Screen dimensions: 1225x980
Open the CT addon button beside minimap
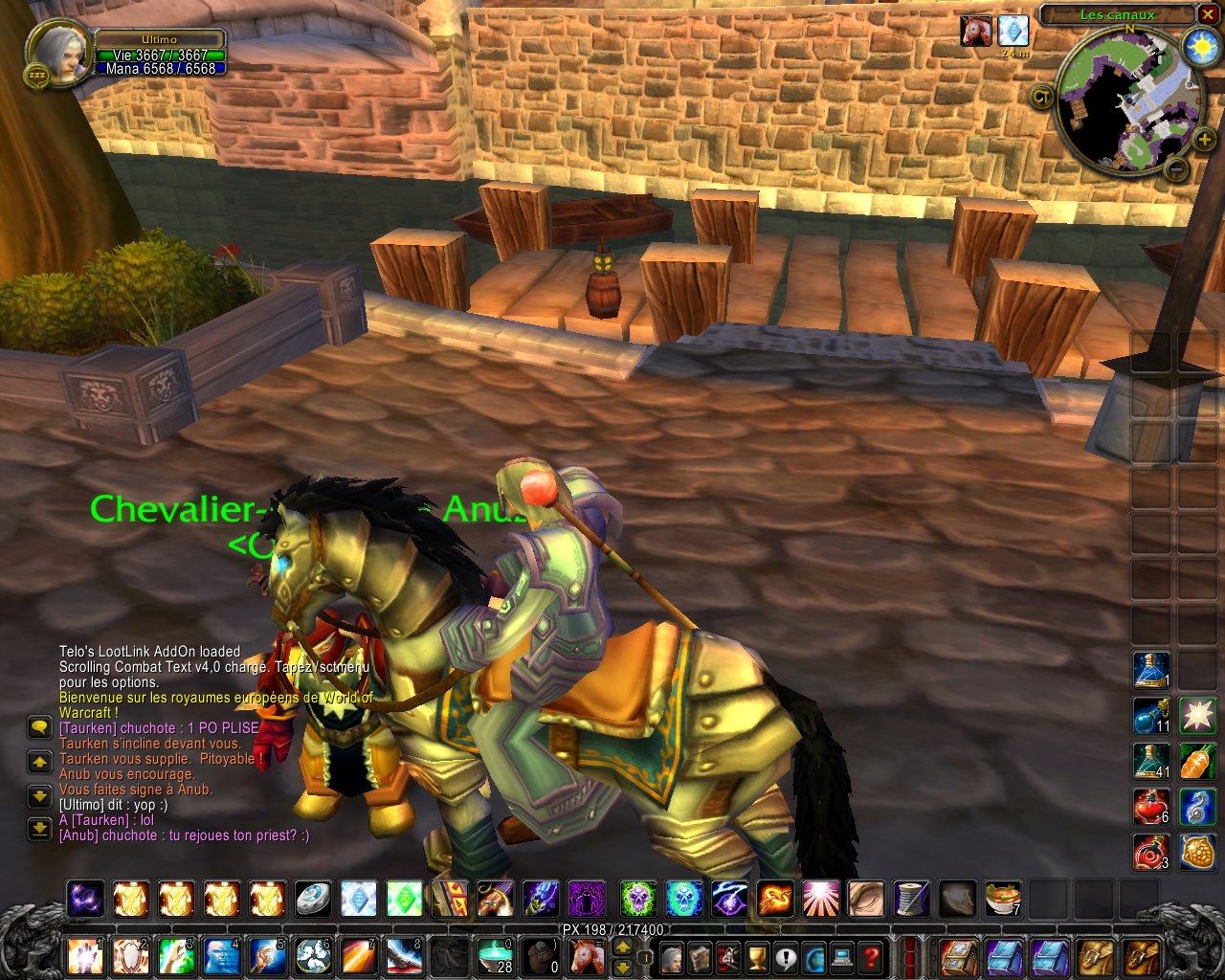(1042, 96)
